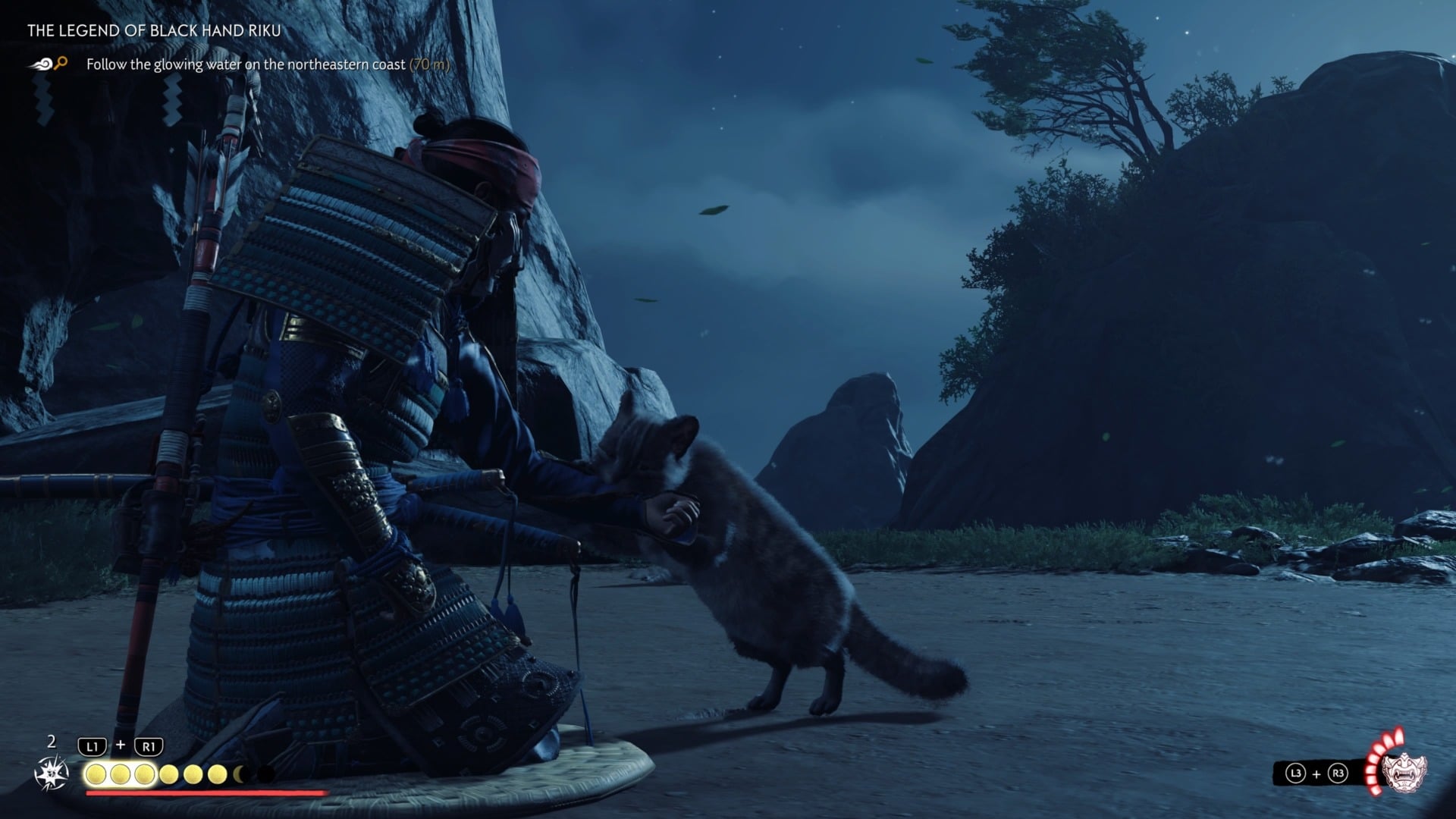Toggle the half-filled resolve circle
Screen dimensions: 1456x819
point(238,773)
